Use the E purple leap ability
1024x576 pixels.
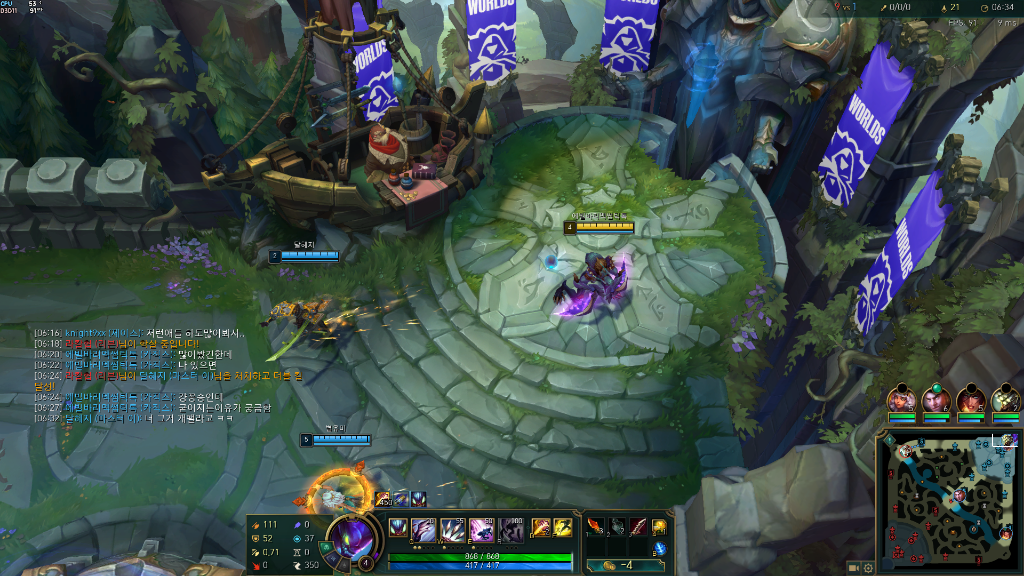pos(481,529)
